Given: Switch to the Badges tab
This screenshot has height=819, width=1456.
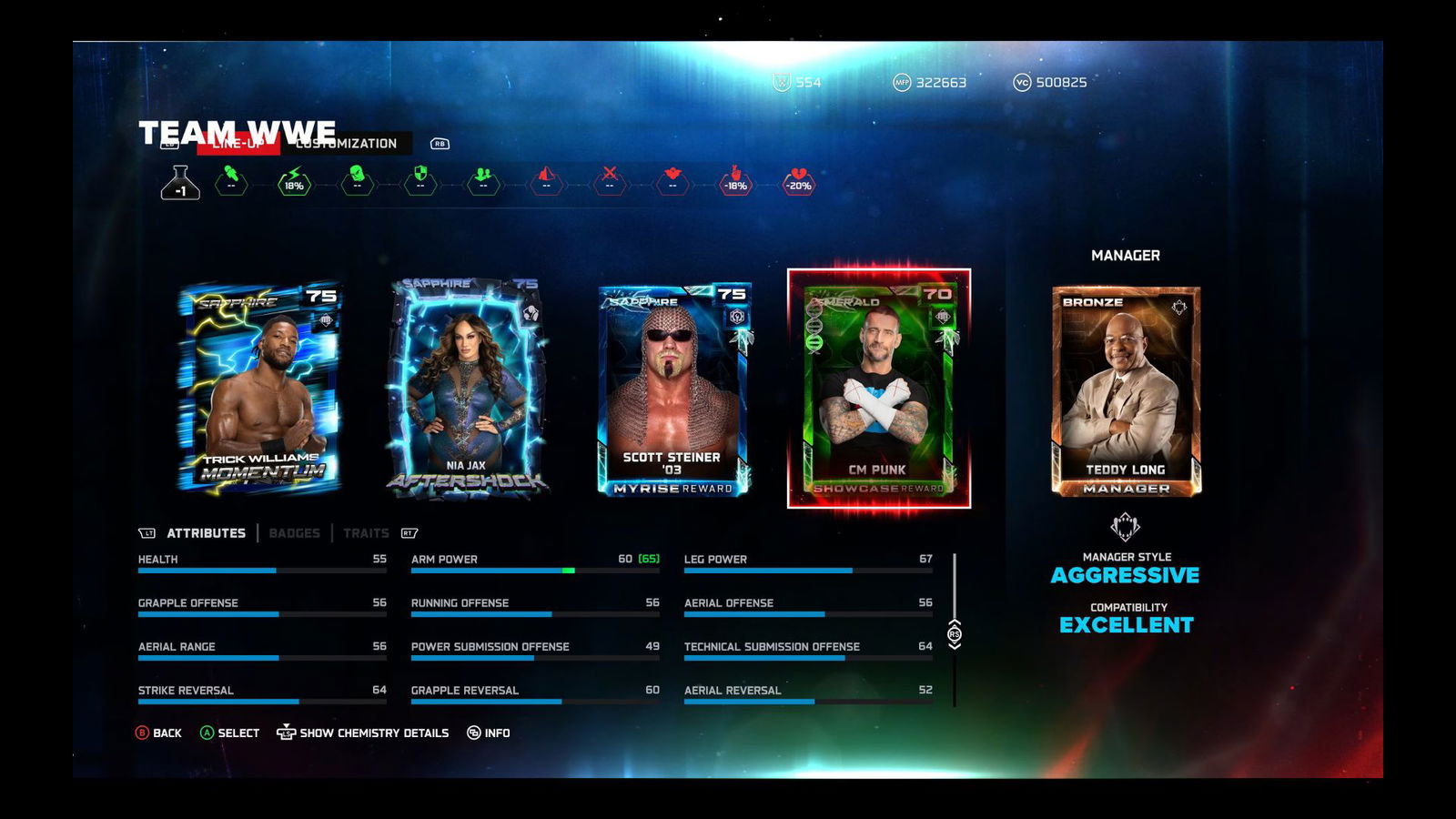Looking at the screenshot, I should [294, 533].
